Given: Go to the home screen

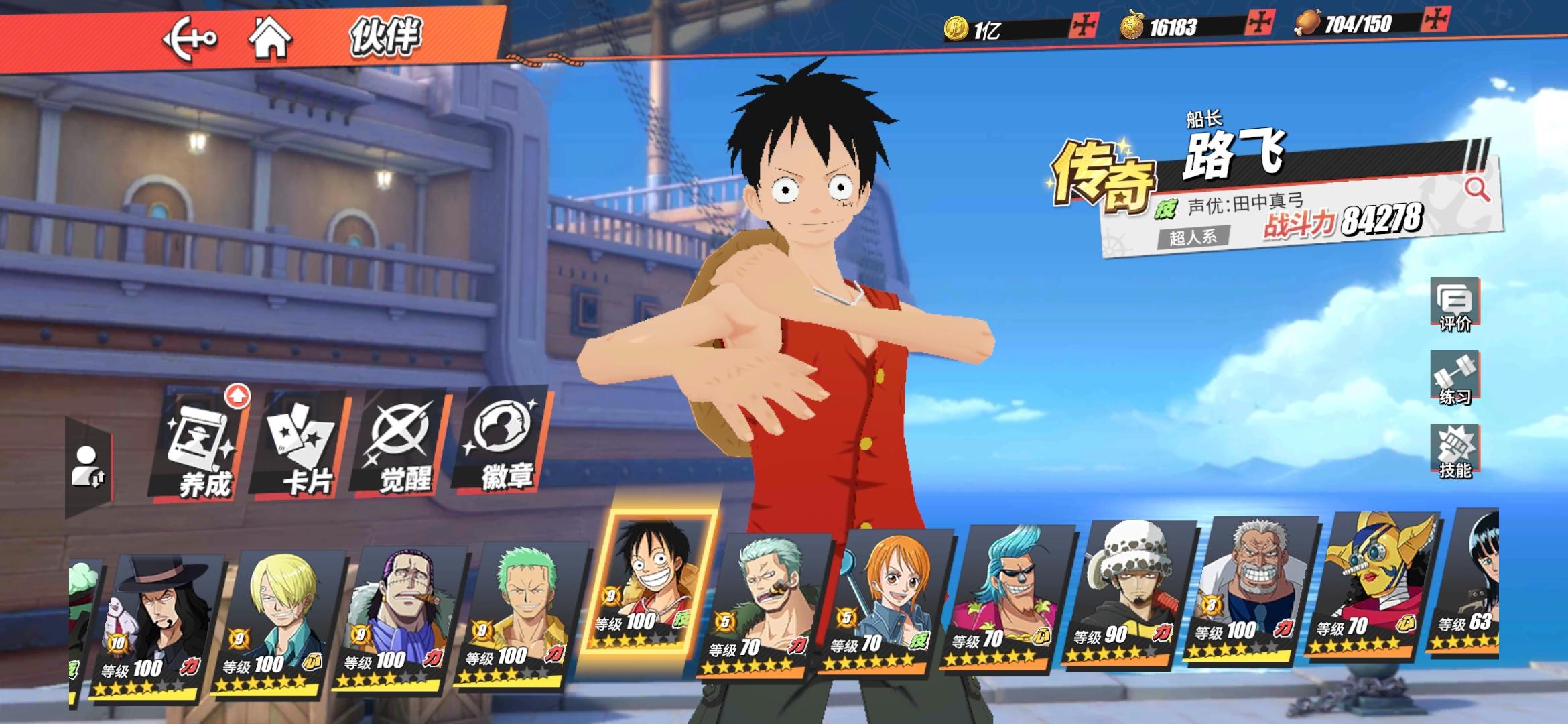Looking at the screenshot, I should pyautogui.click(x=270, y=38).
